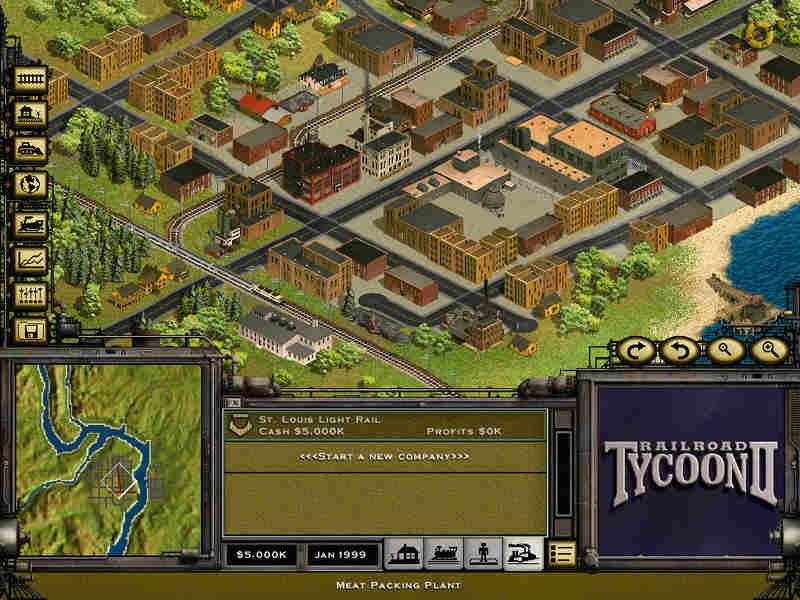
Task: Open the globe overview icon
Action: (31, 186)
